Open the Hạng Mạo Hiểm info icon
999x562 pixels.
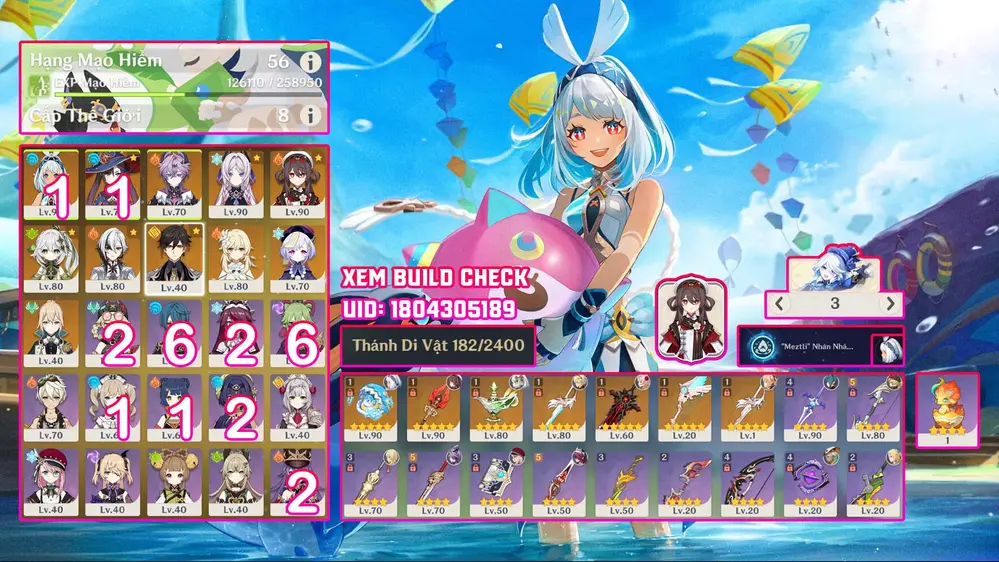click(x=310, y=62)
